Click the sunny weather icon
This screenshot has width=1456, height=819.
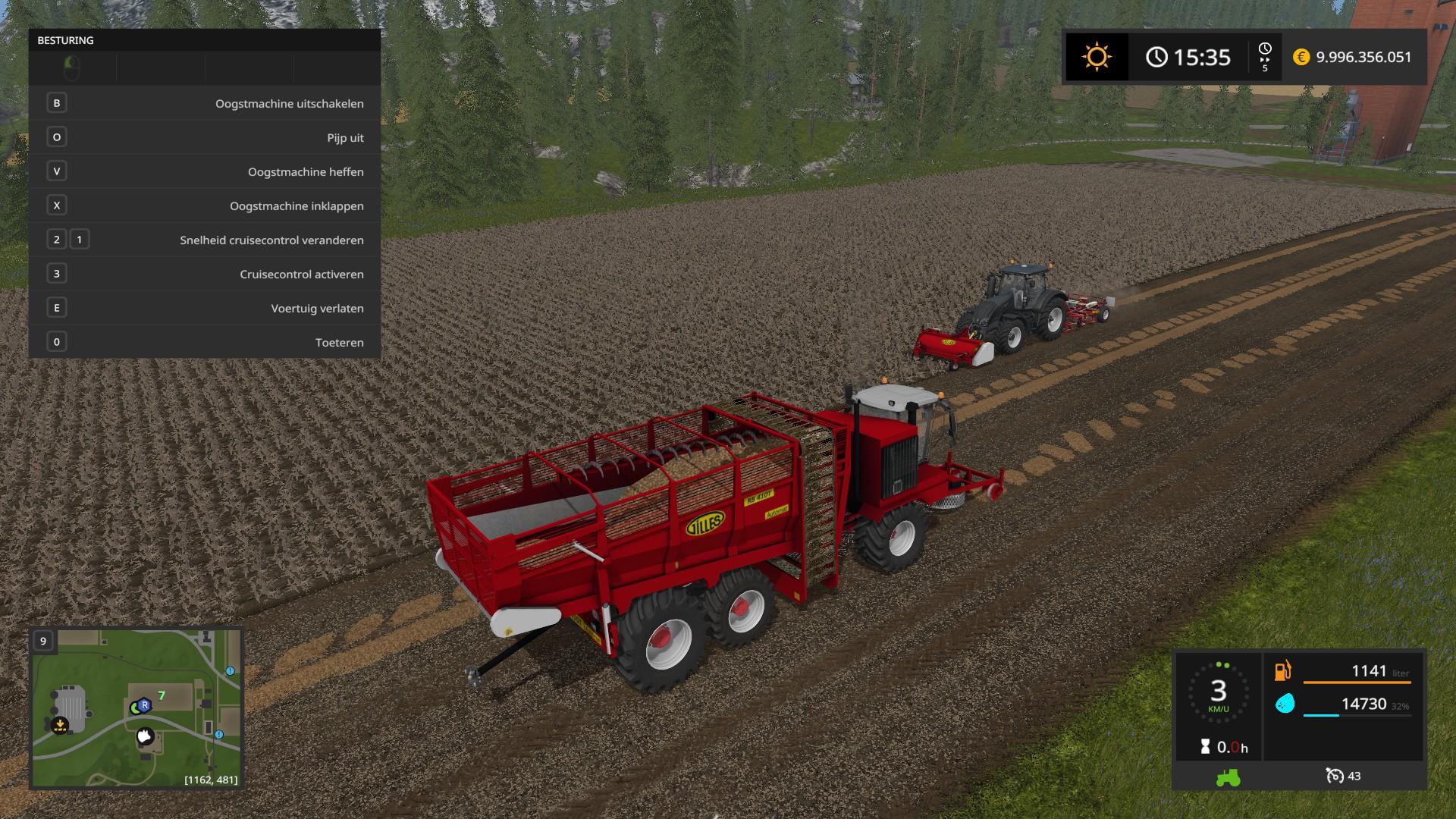point(1097,57)
